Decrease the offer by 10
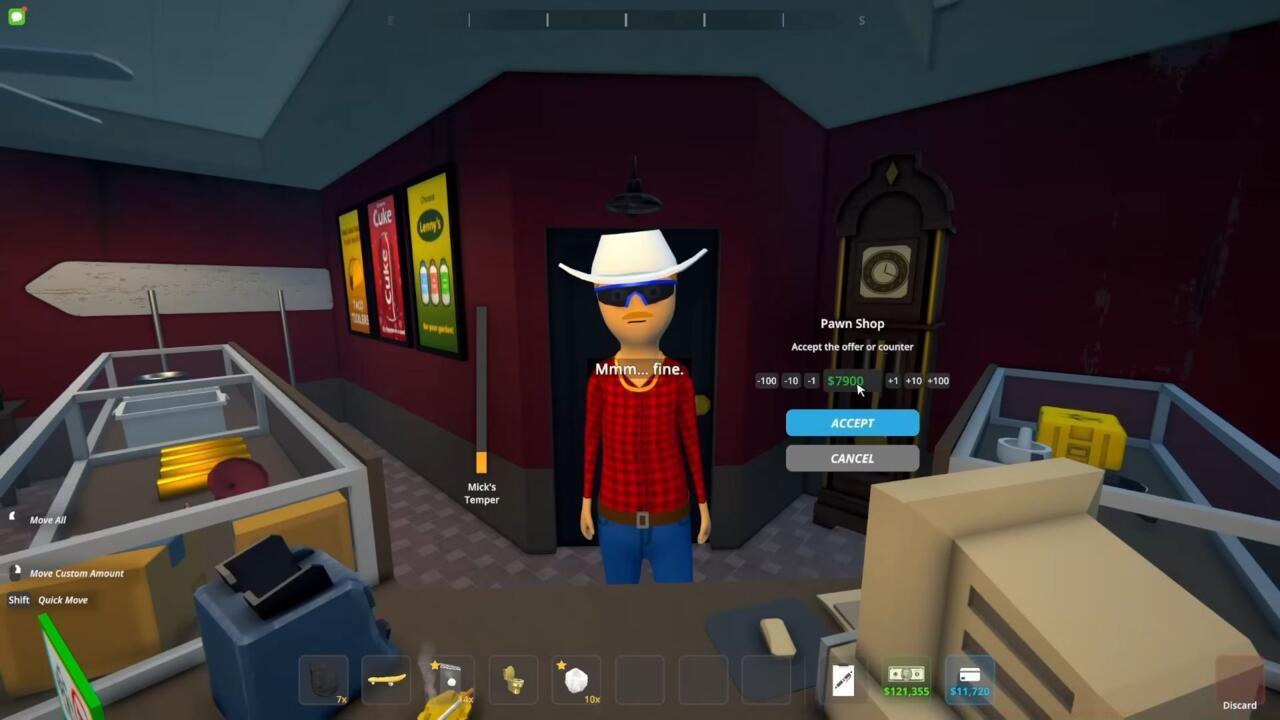The image size is (1280, 720). coord(790,380)
